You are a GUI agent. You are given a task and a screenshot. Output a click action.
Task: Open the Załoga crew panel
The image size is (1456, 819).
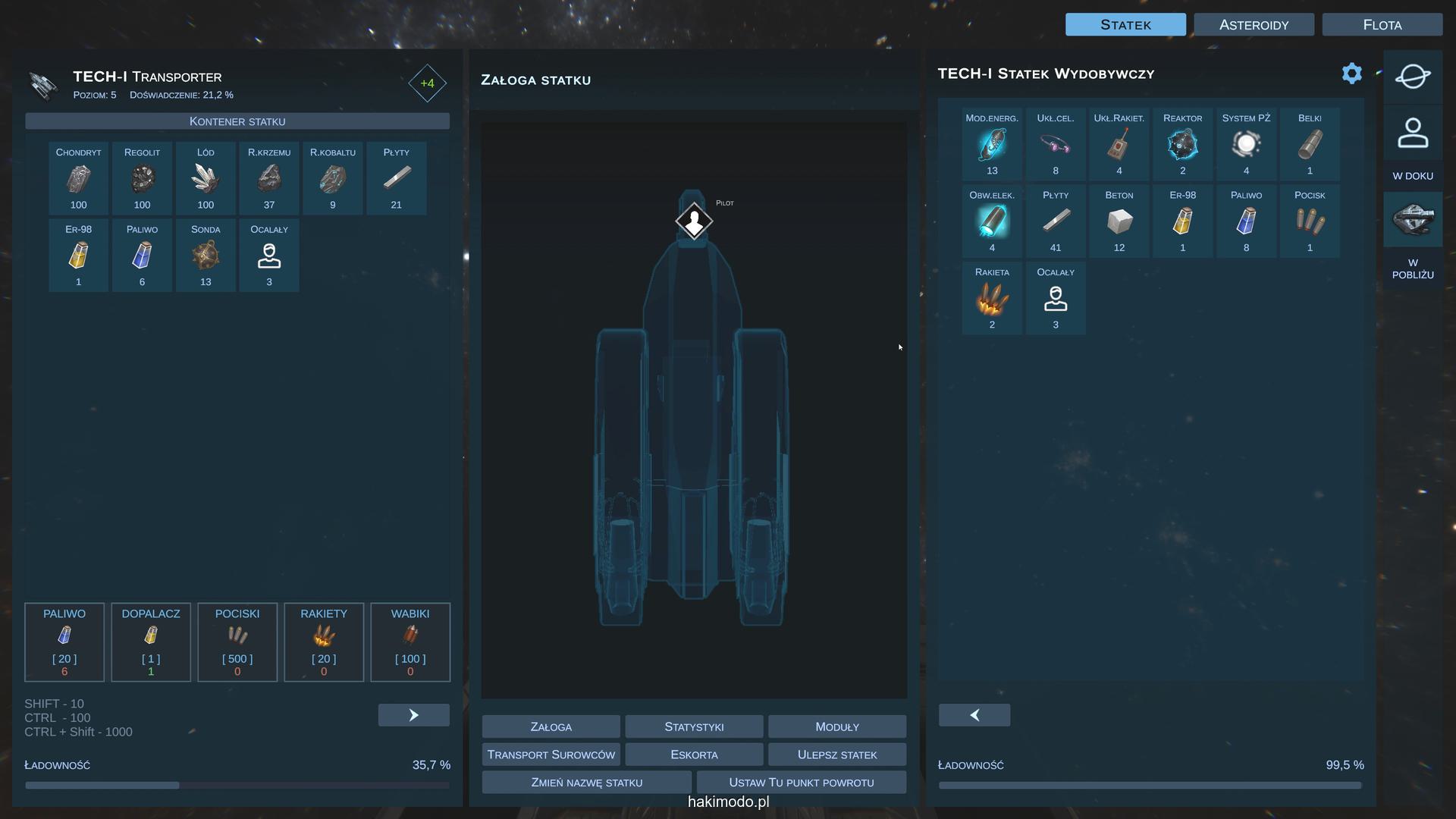[551, 726]
